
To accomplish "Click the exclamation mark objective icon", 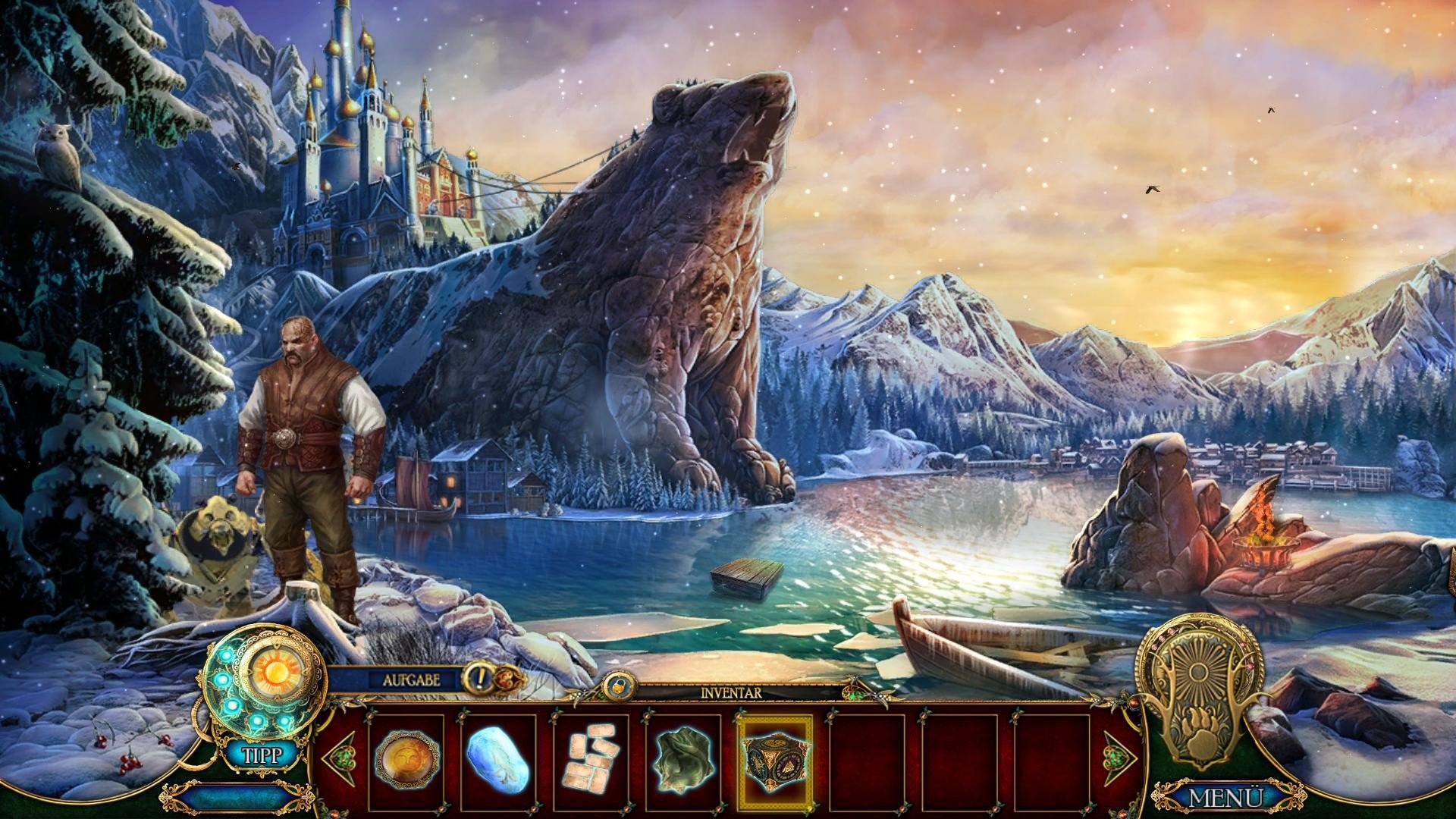I will tap(479, 676).
